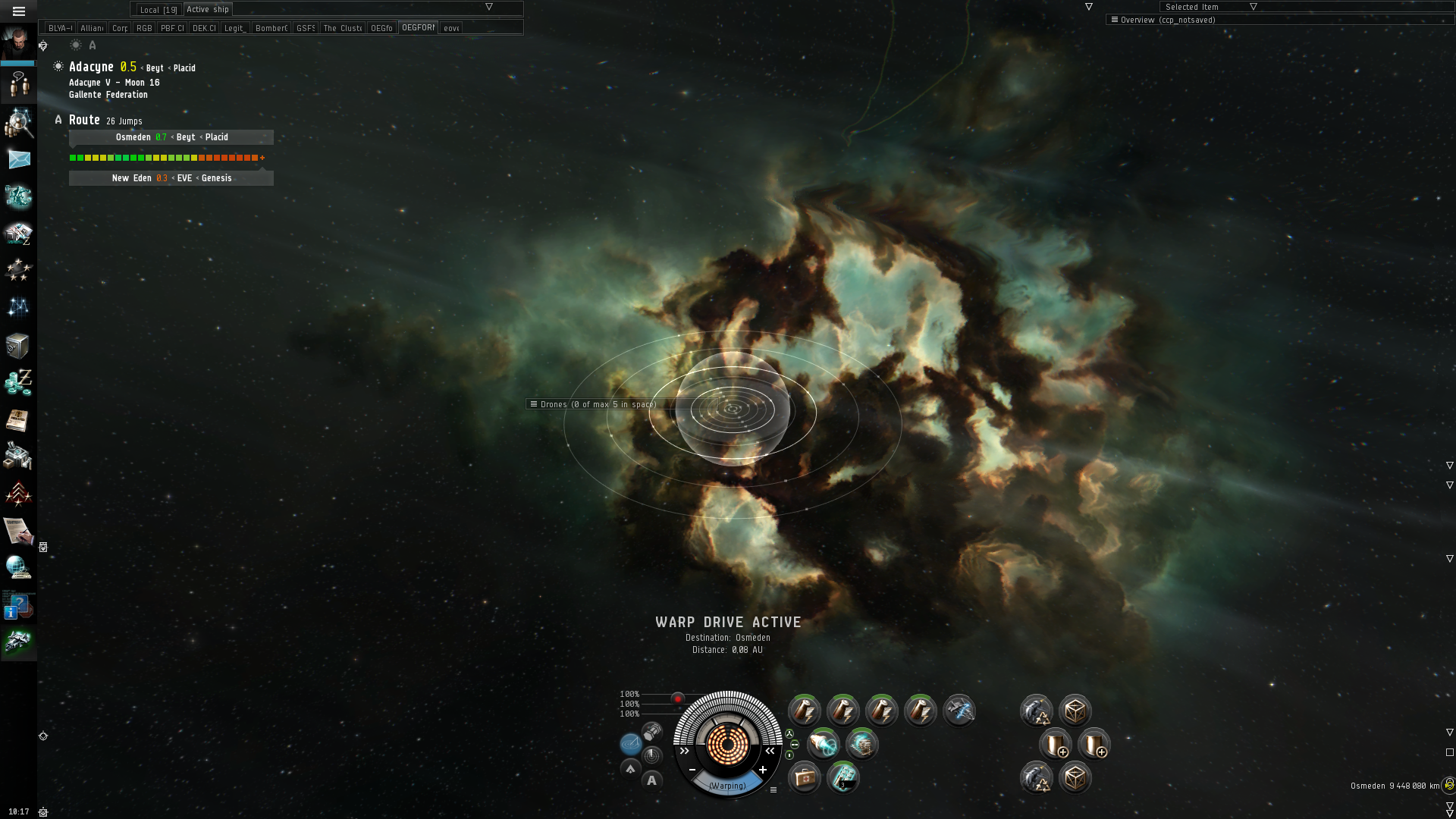This screenshot has width=1456, height=819.
Task: Toggle the autopilot A button
Action: pyautogui.click(x=651, y=780)
